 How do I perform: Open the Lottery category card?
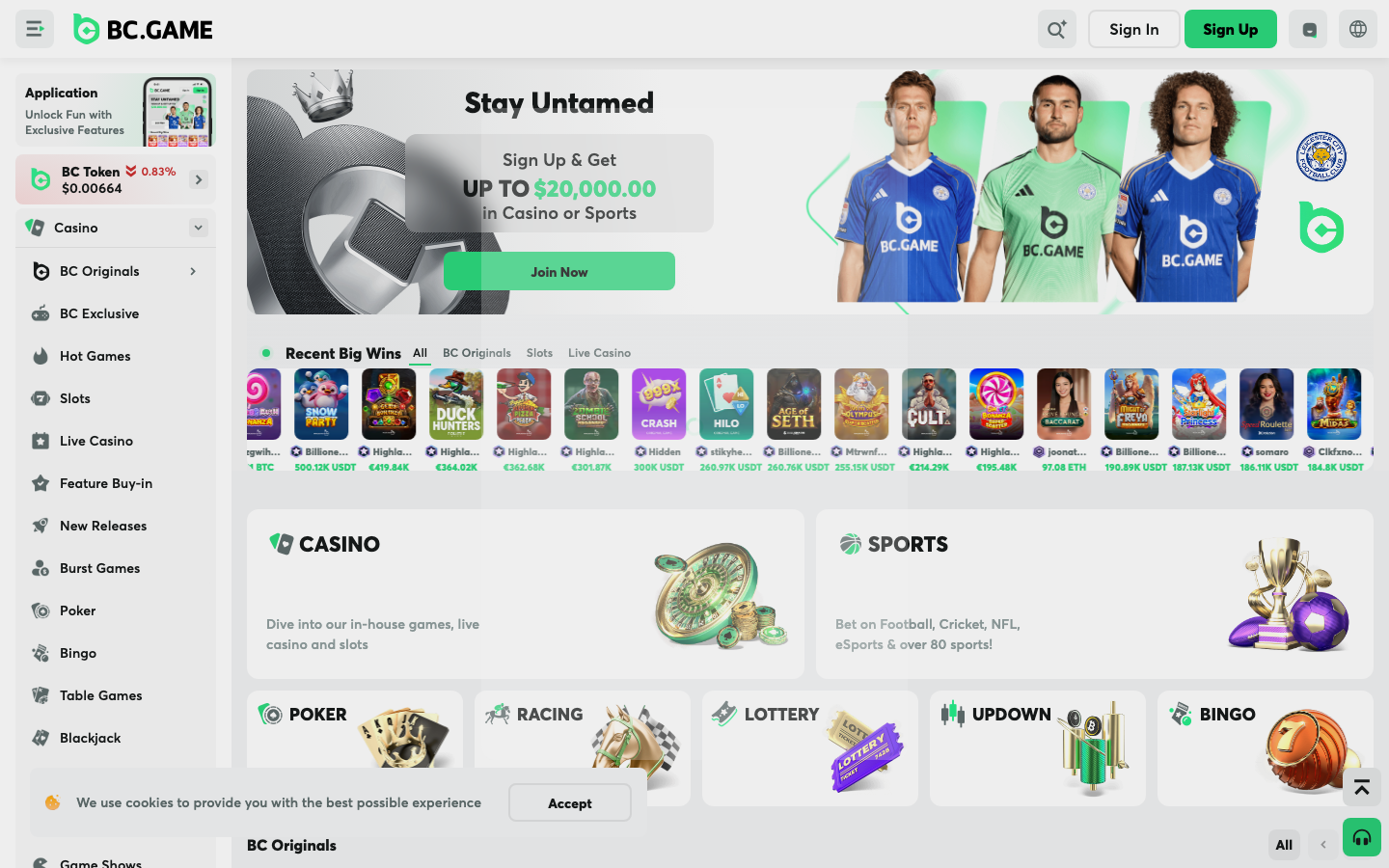[809, 747]
